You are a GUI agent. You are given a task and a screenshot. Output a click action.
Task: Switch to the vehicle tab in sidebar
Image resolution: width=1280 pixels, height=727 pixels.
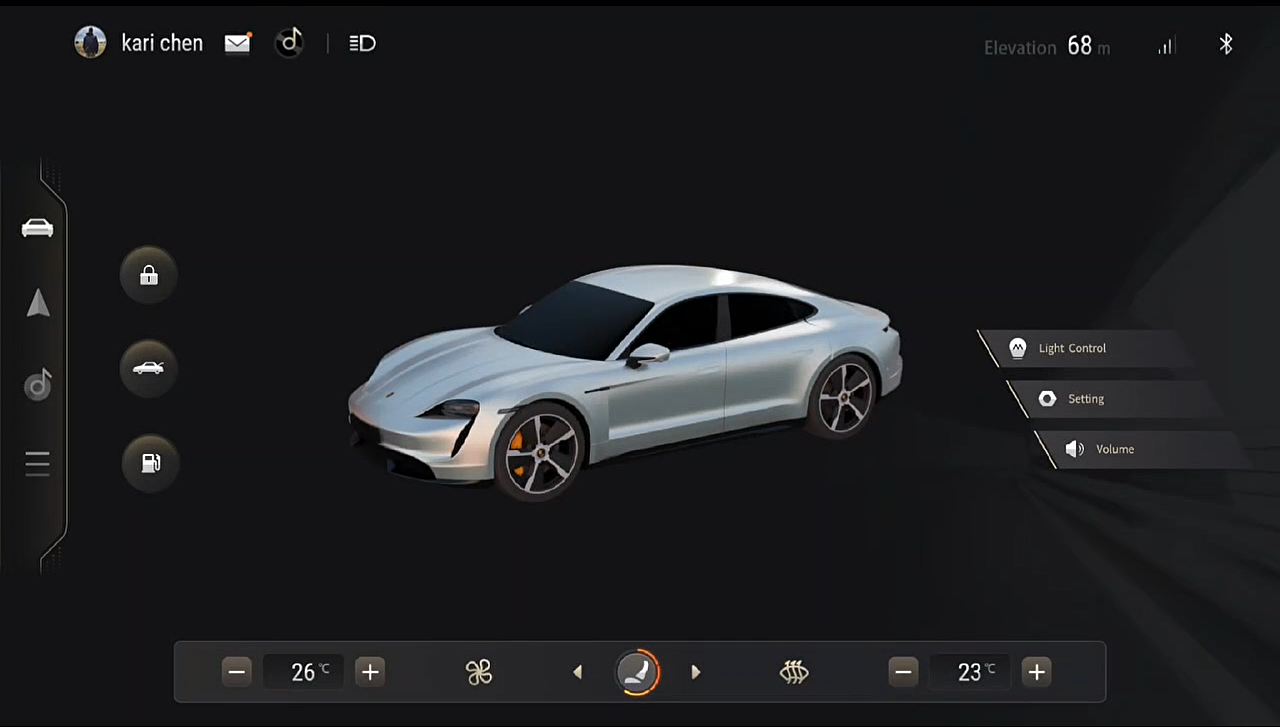point(38,228)
